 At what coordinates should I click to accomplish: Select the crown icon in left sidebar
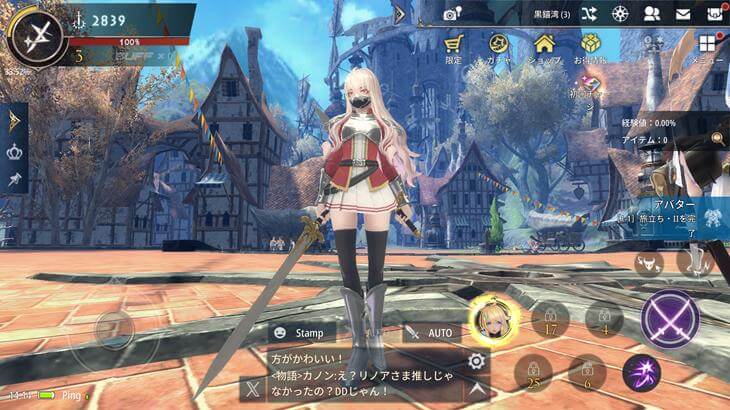coord(14,153)
